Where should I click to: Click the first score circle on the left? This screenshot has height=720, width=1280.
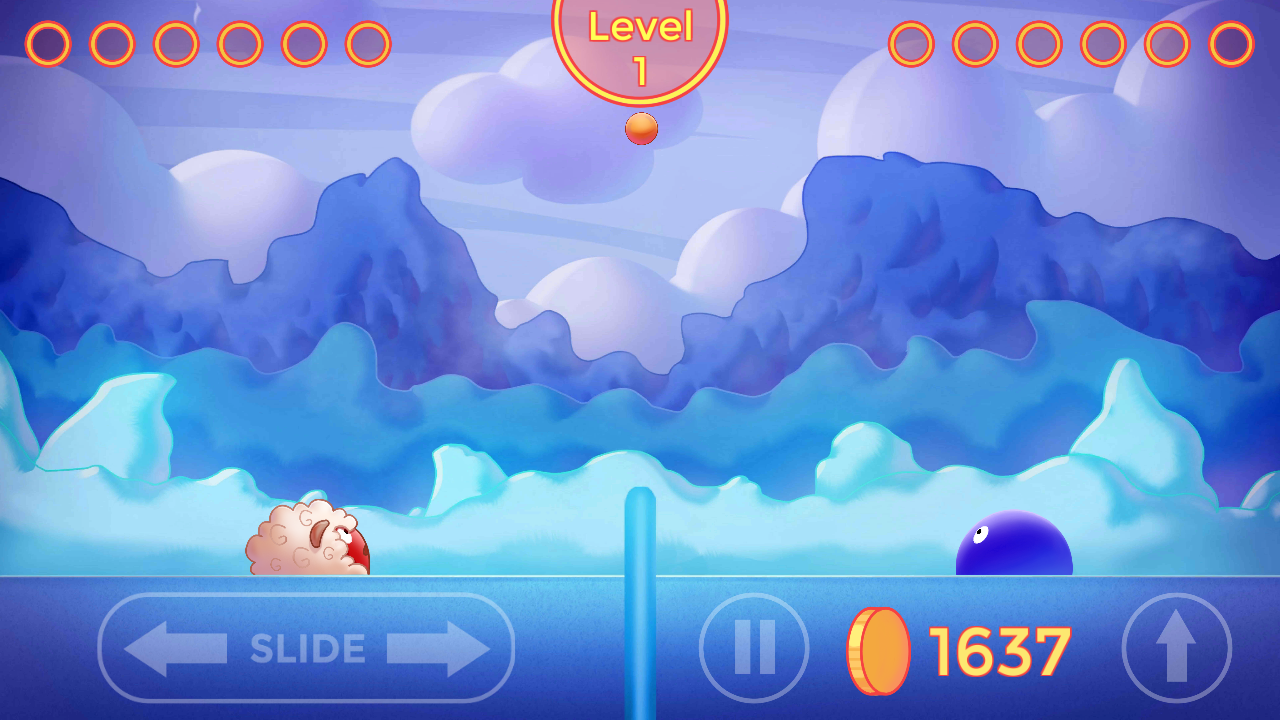[x=47, y=43]
